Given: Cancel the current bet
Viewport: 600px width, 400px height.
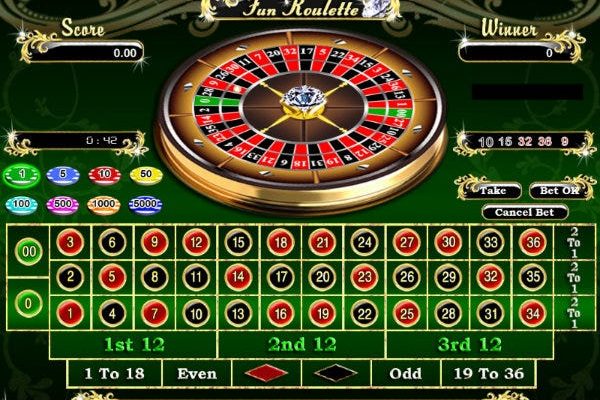Looking at the screenshot, I should click(x=524, y=212).
